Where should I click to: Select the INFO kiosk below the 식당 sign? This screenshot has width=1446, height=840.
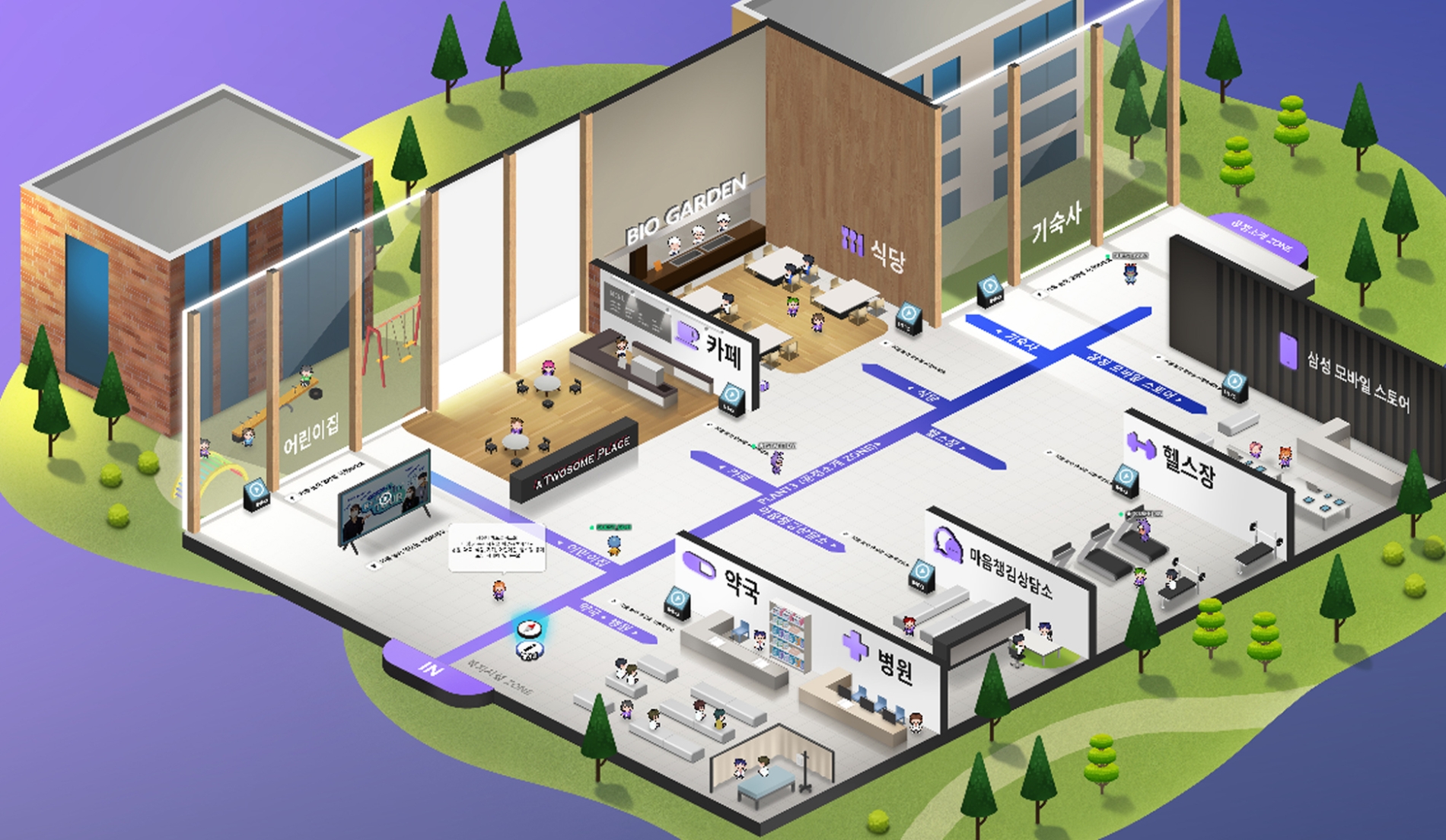pyautogui.click(x=908, y=317)
